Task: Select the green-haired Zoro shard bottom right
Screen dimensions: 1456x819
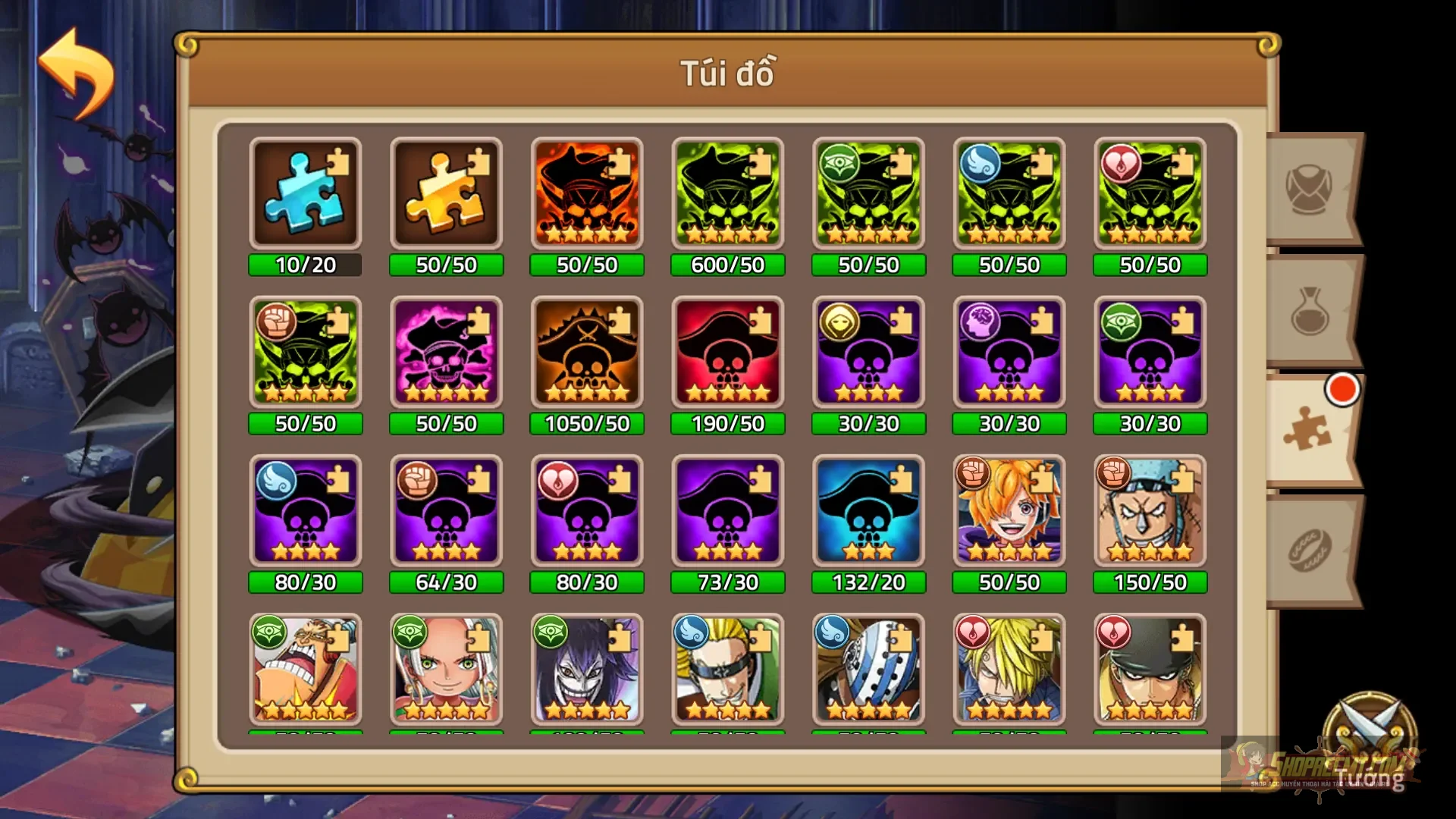Action: pyautogui.click(x=1150, y=671)
